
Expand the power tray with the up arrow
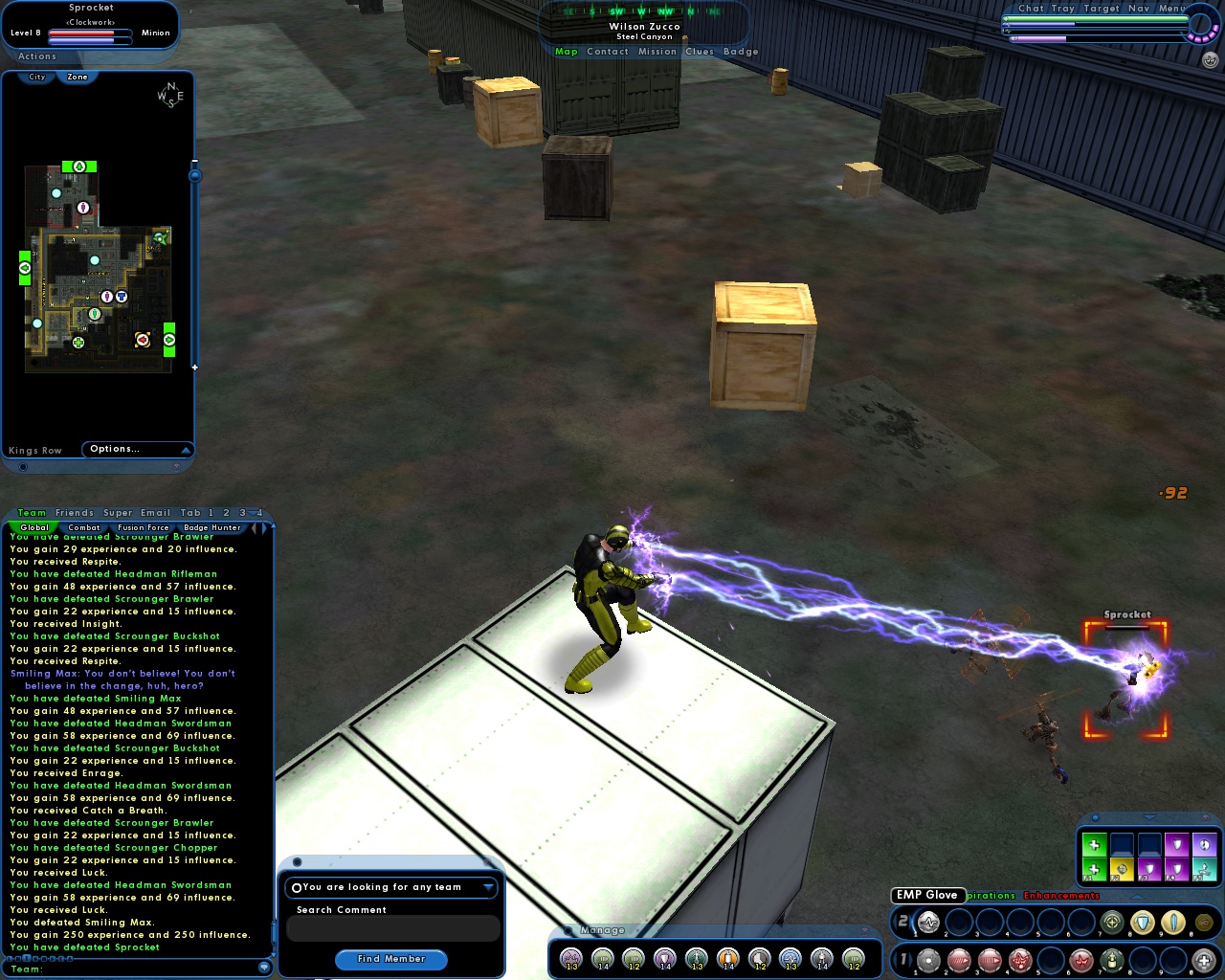click(1135, 897)
